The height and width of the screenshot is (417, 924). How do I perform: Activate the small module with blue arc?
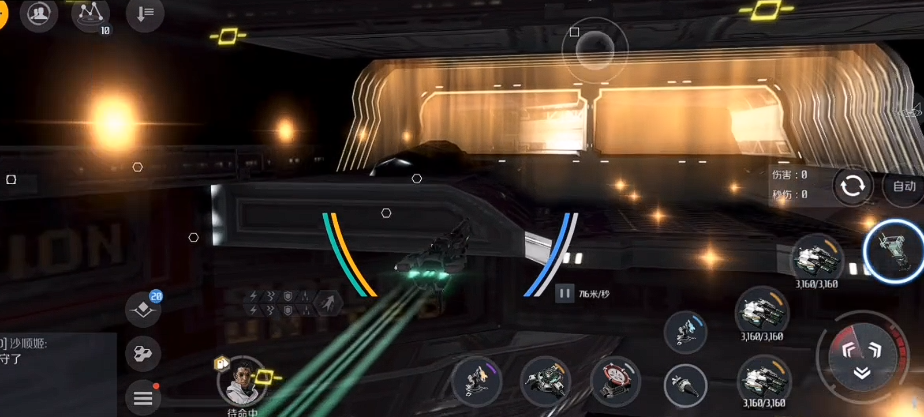tap(687, 331)
